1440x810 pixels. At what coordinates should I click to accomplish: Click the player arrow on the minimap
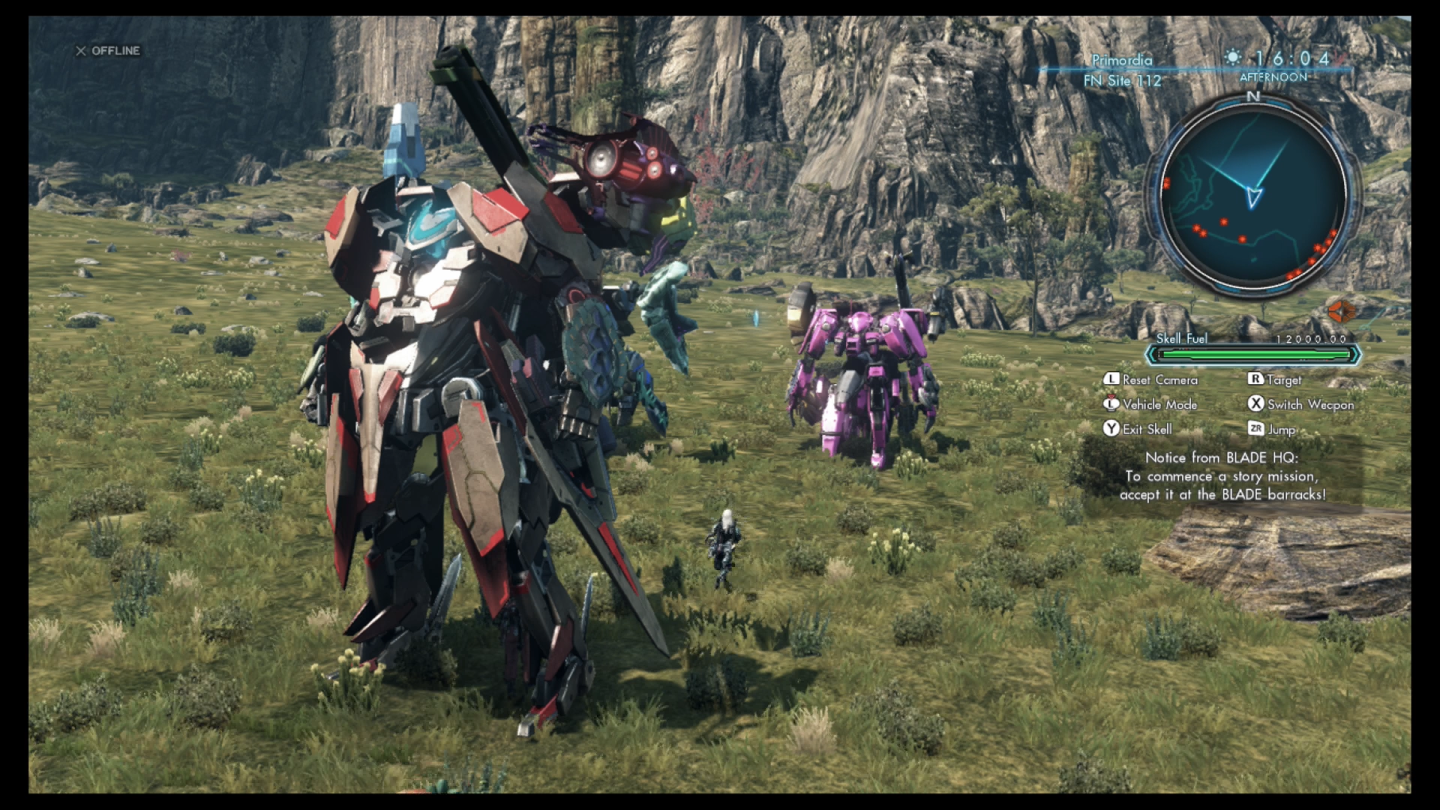pos(1253,196)
